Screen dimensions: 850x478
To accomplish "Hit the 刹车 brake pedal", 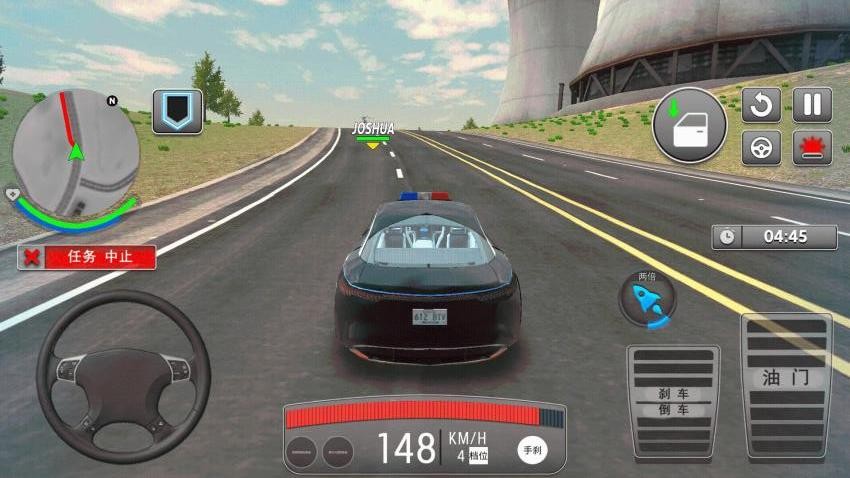I will point(673,401).
